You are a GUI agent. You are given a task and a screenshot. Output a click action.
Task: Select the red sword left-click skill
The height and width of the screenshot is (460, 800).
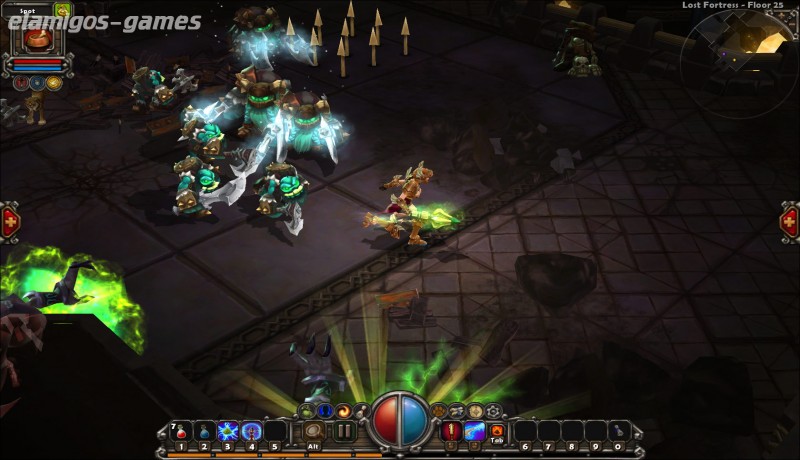coord(451,431)
